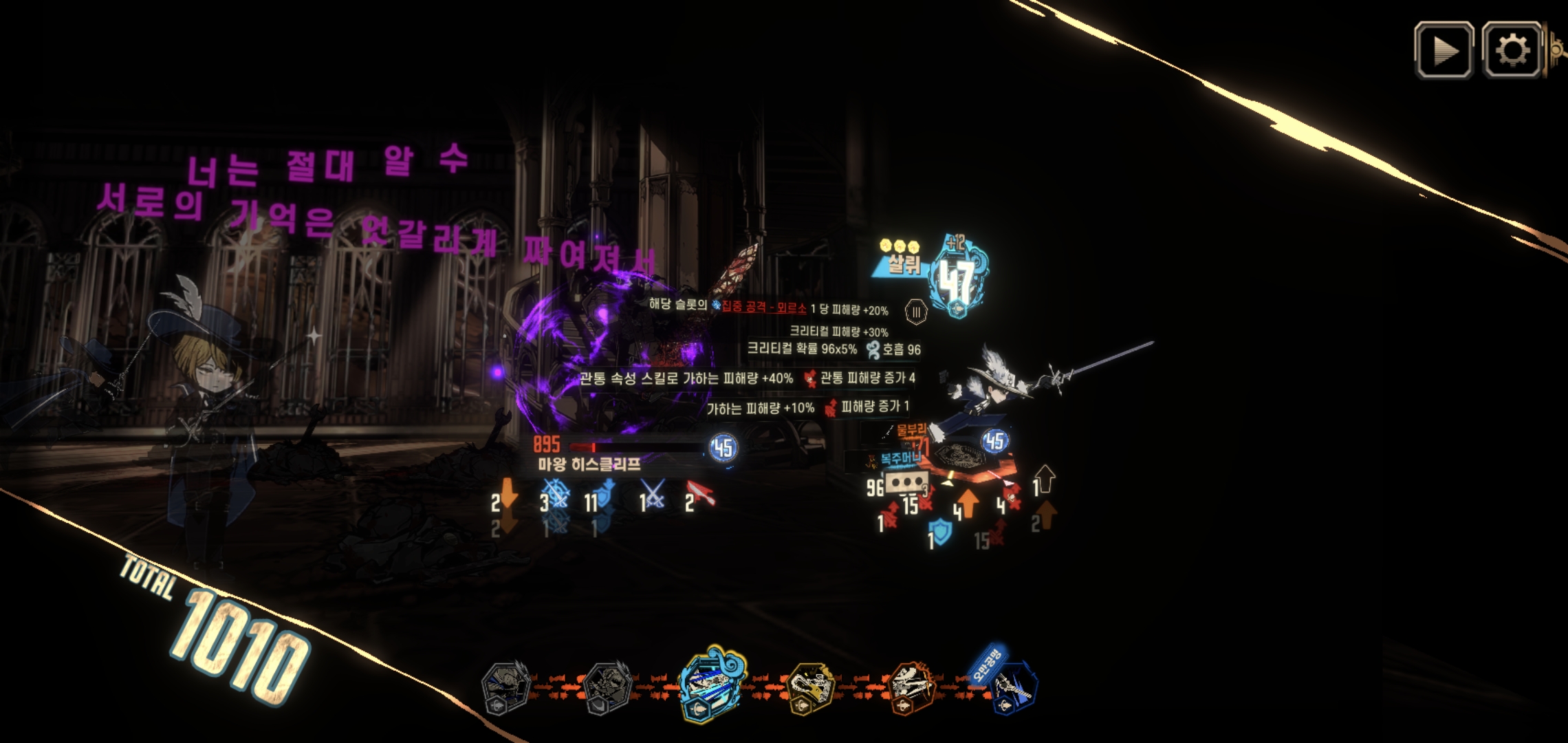Select the orange-framed skill in the chain
Screen dimensions: 1568x743
pyautogui.click(x=912, y=687)
